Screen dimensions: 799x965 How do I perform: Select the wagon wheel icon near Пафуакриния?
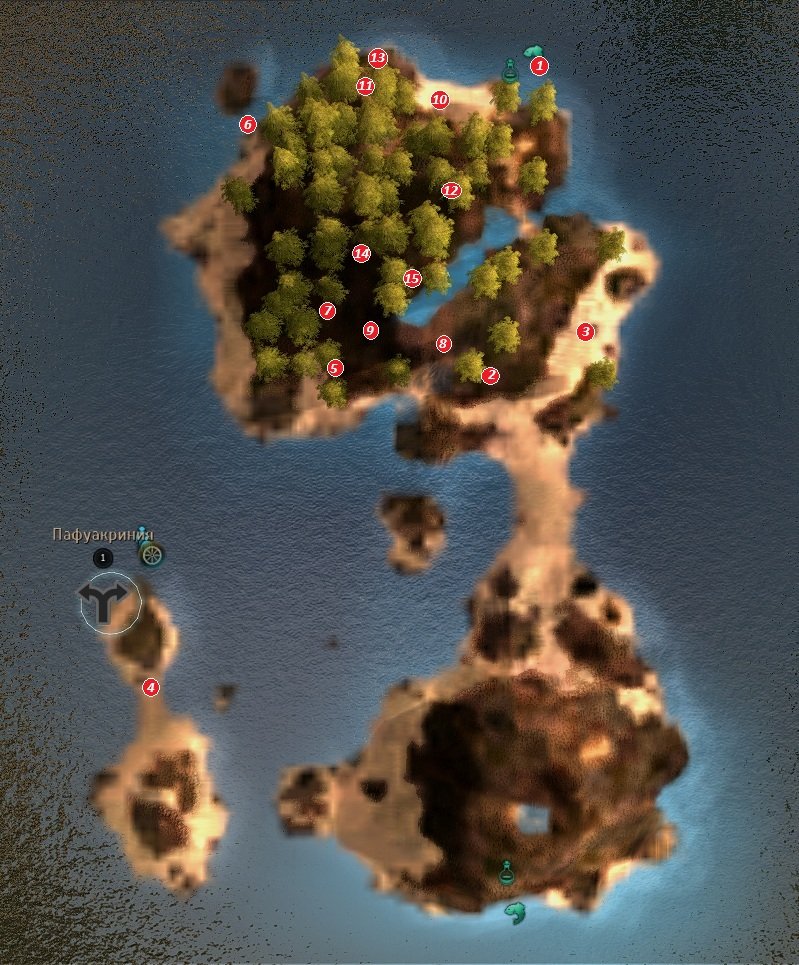coord(152,555)
